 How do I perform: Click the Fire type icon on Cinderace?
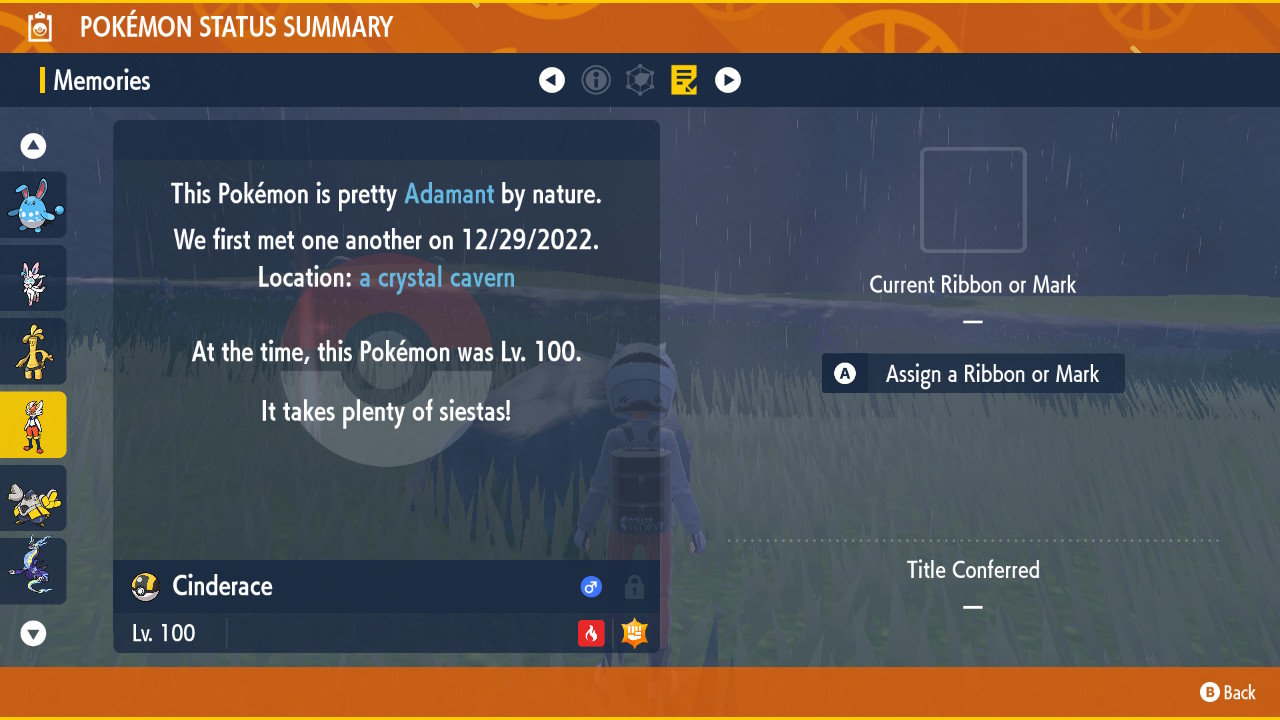click(x=590, y=633)
